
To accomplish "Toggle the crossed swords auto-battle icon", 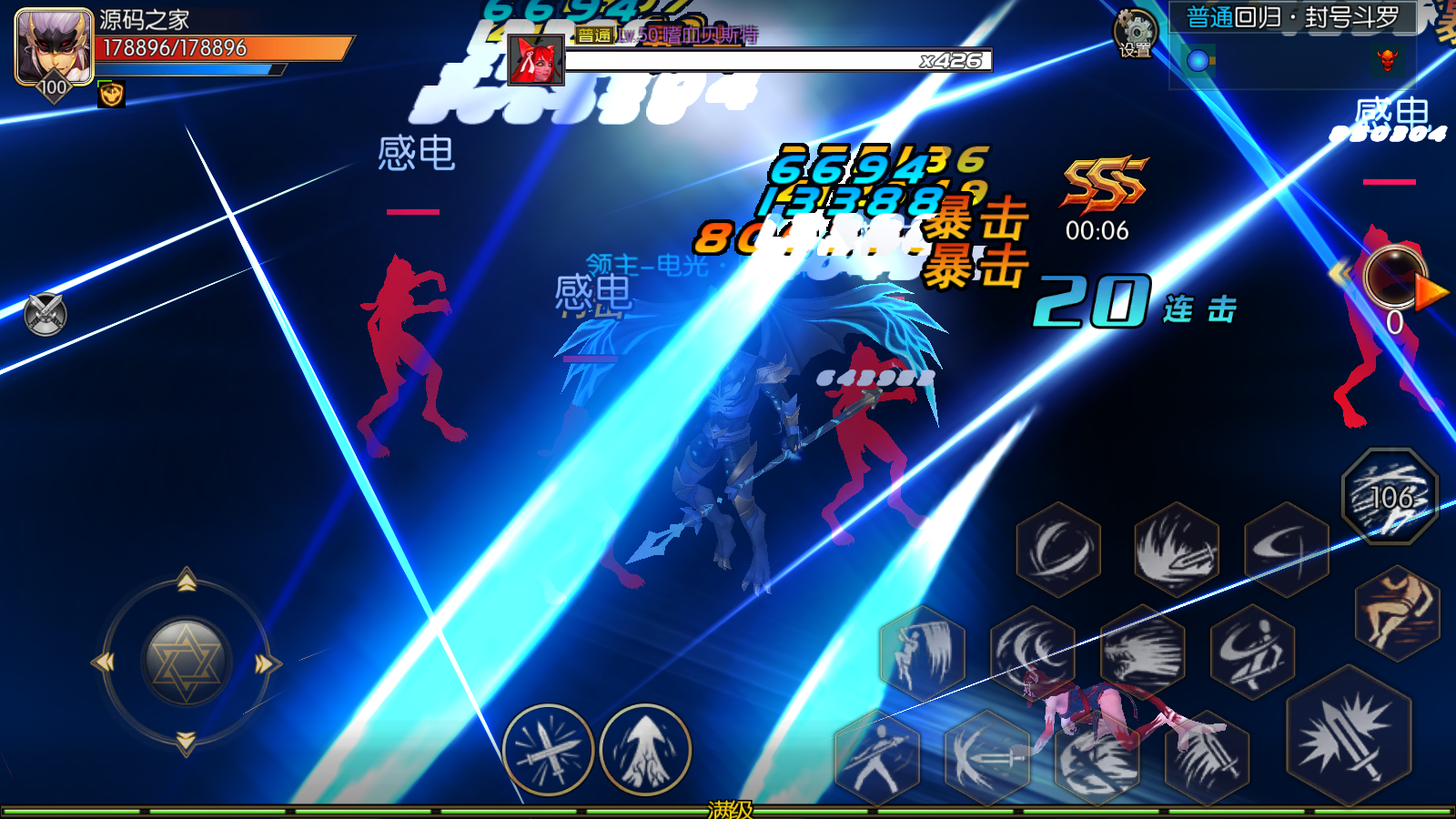I will (45, 315).
